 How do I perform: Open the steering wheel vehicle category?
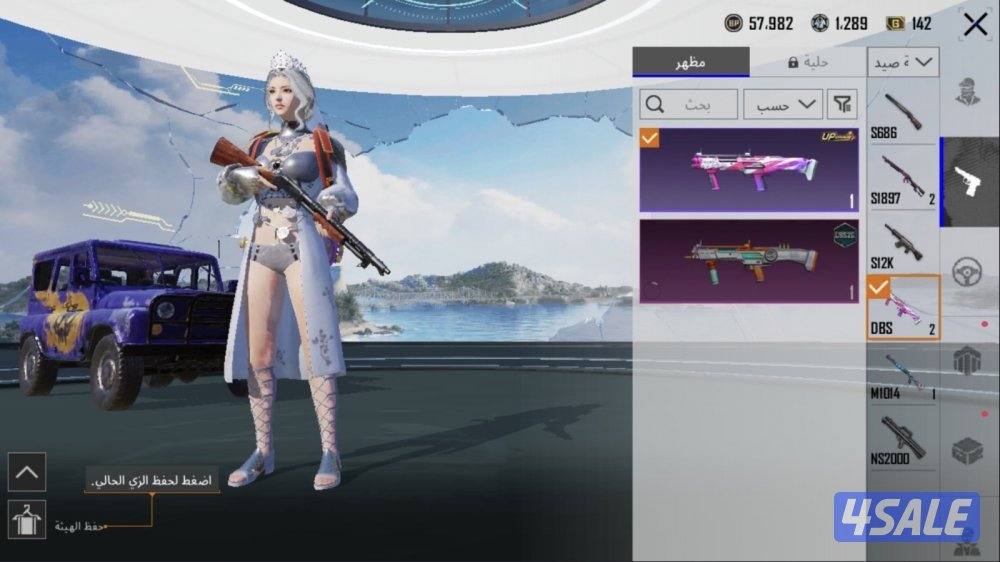tap(968, 272)
